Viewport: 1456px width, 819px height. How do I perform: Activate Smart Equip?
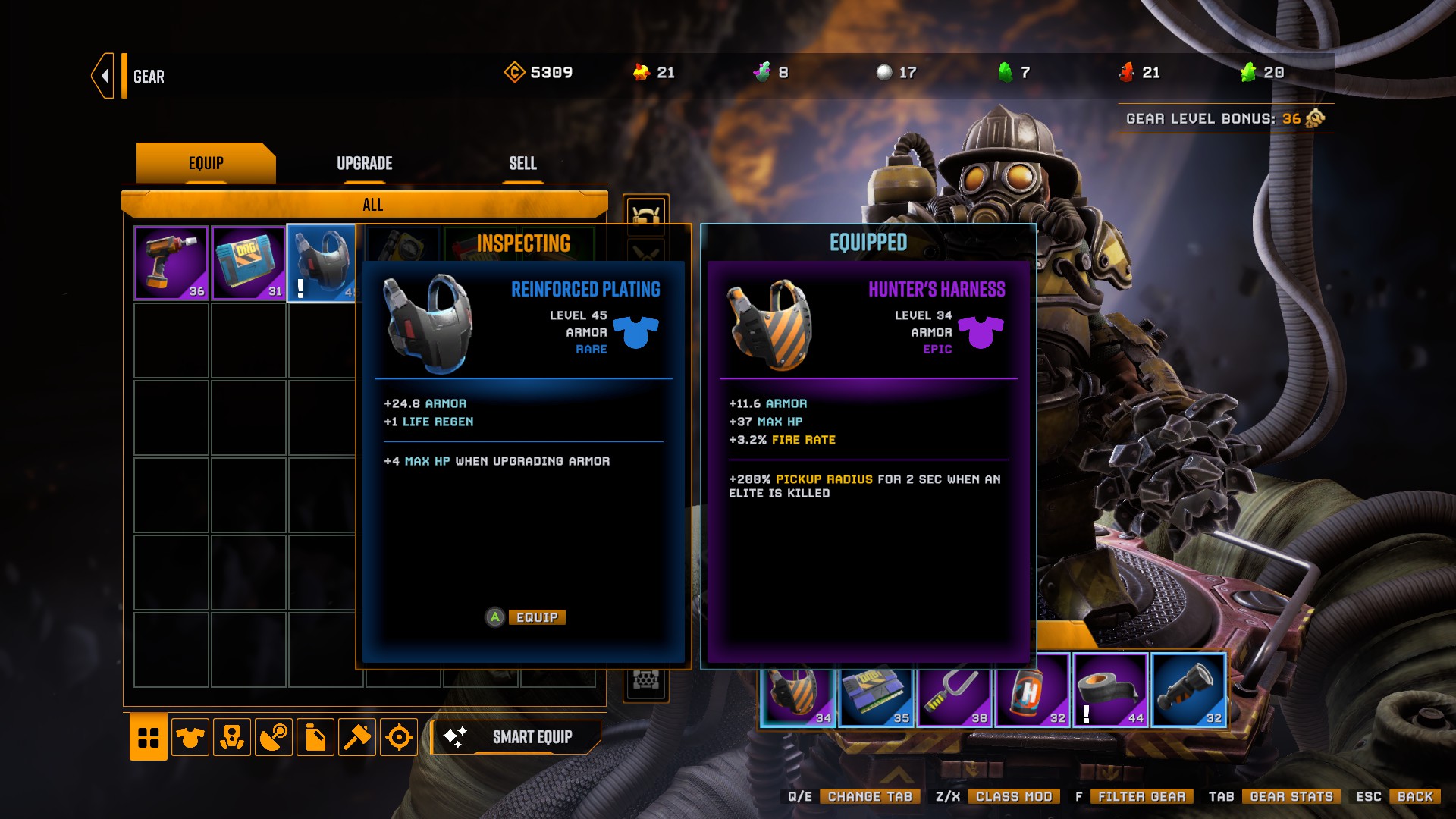pos(517,736)
